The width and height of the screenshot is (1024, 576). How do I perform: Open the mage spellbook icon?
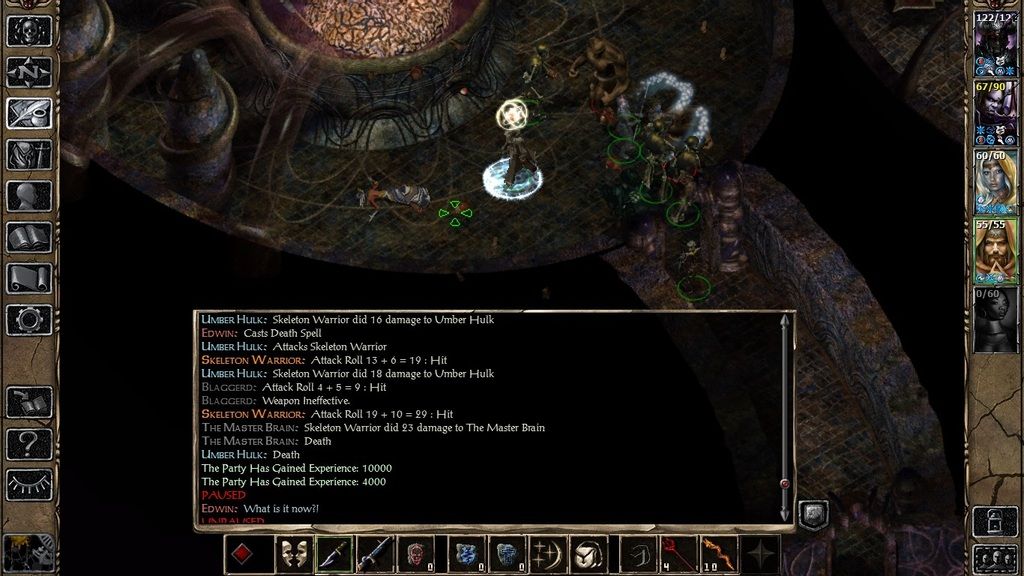tap(29, 237)
